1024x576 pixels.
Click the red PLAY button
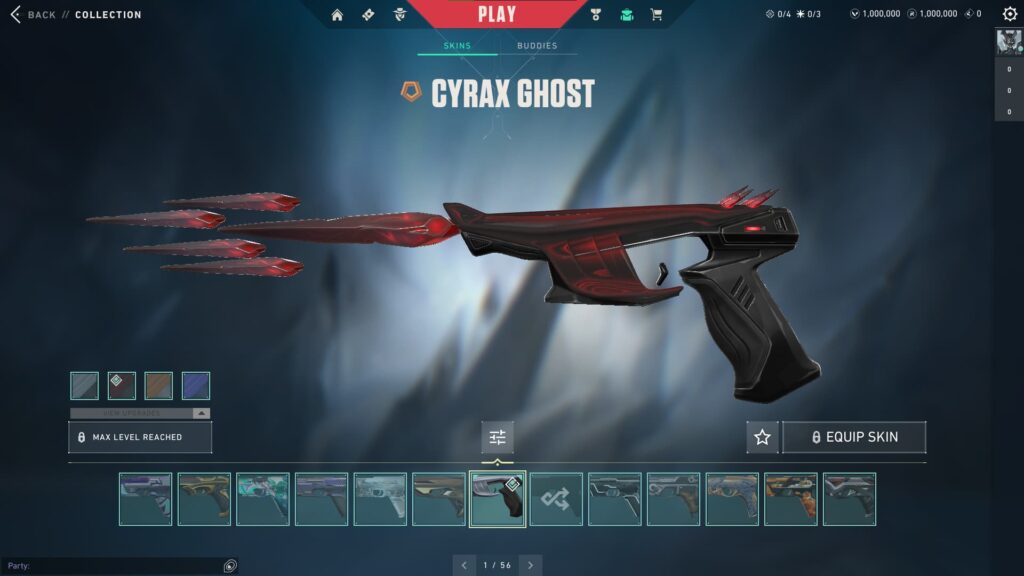(x=497, y=14)
